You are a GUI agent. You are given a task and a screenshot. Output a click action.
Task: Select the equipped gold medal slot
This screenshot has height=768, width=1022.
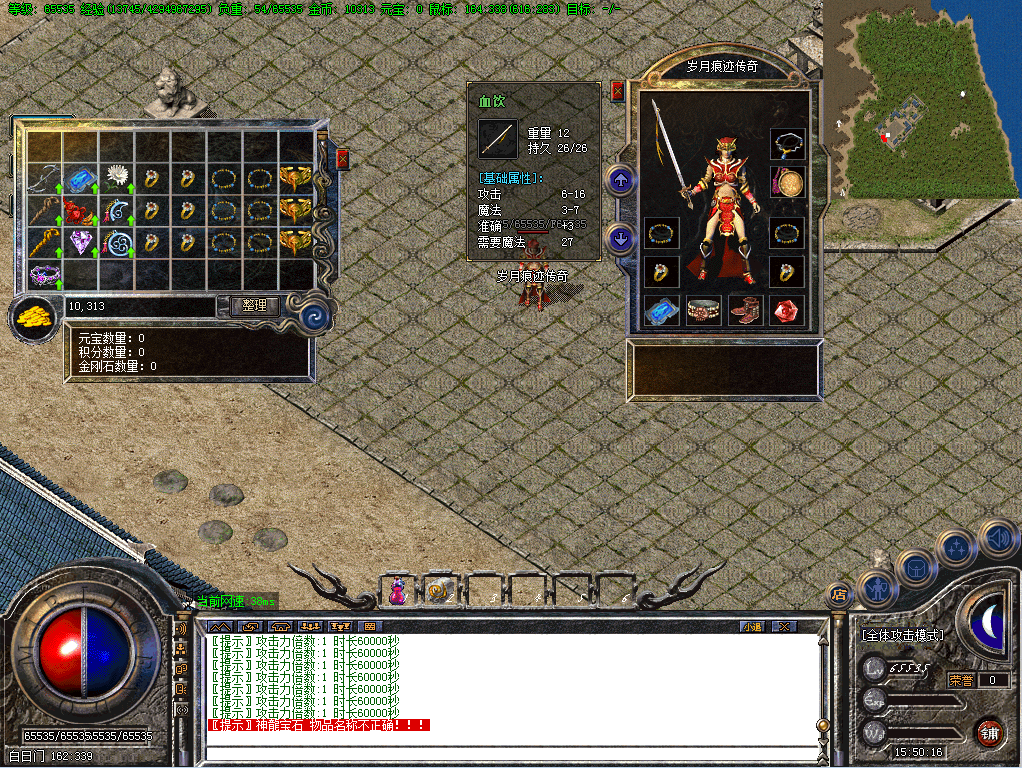tap(788, 183)
